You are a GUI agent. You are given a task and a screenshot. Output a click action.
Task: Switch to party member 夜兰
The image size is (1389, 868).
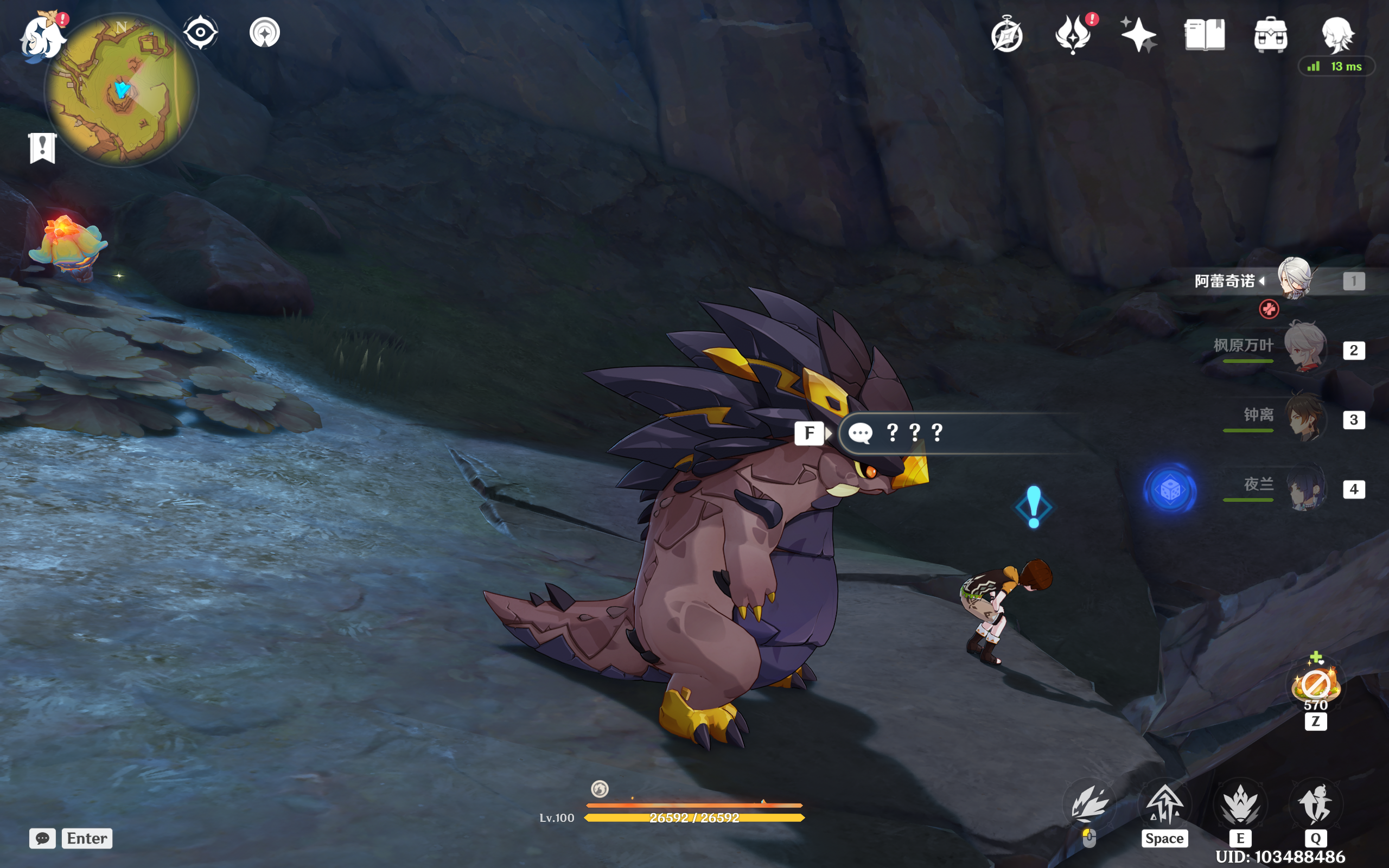[1304, 488]
